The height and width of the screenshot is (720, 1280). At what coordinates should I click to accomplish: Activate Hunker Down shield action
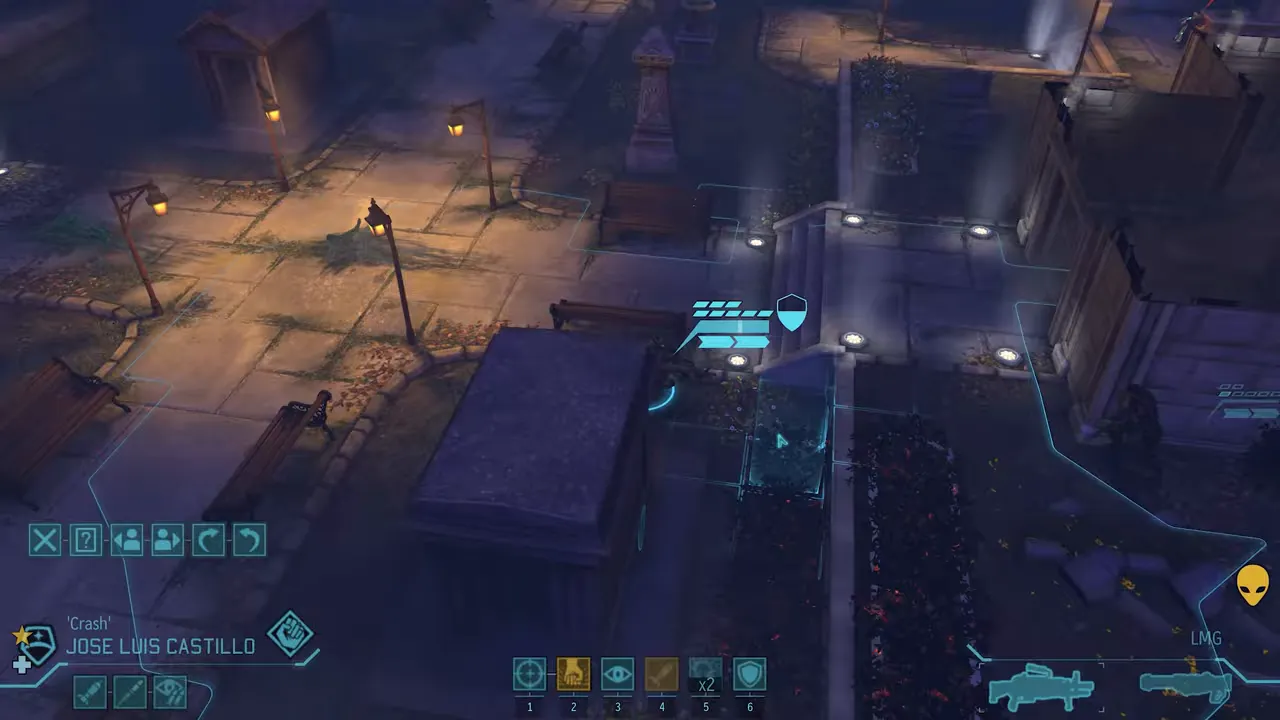click(749, 674)
